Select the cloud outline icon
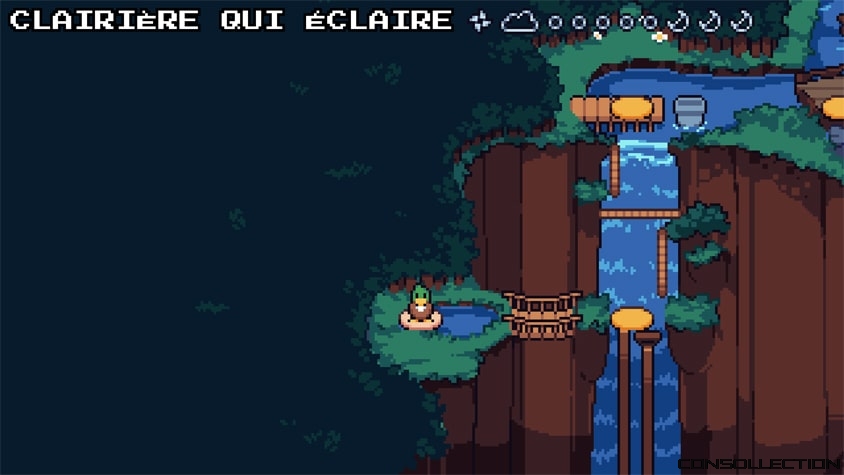This screenshot has height=475, width=844. pos(519,21)
